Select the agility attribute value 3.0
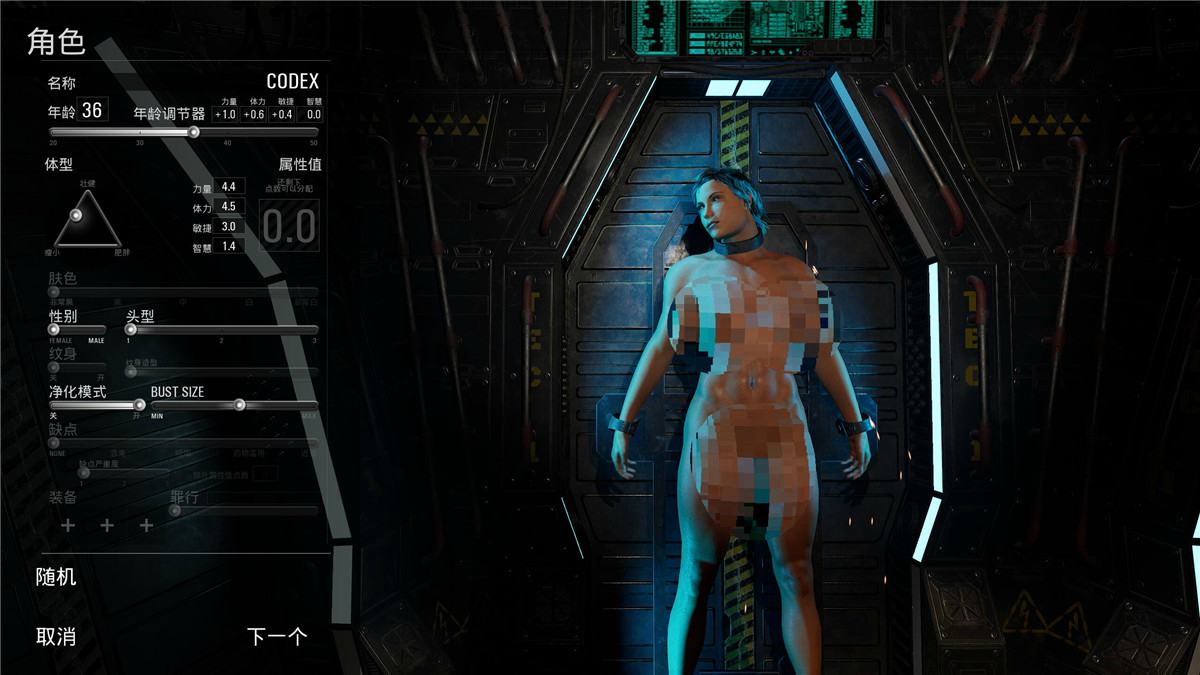 tap(229, 226)
